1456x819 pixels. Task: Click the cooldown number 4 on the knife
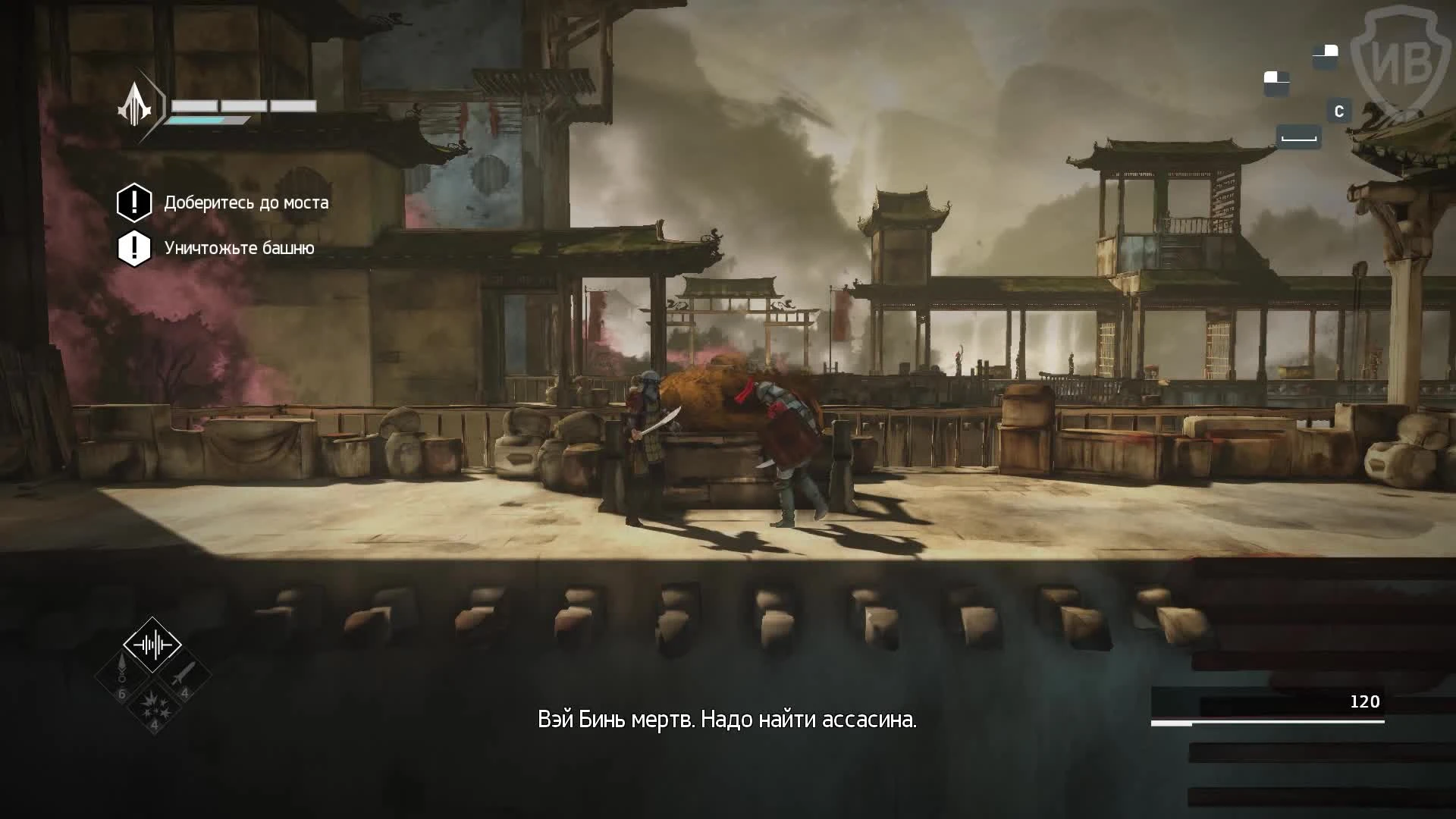[185, 692]
